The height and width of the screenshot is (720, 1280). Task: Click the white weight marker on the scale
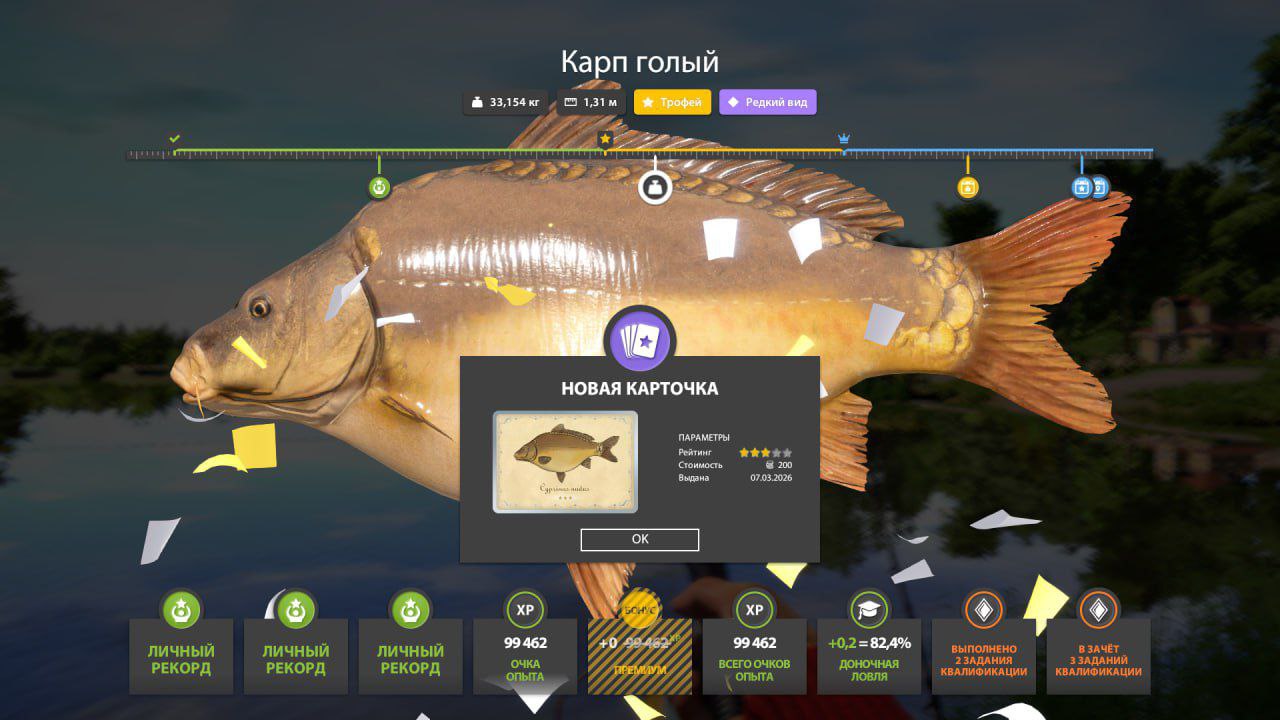tap(655, 187)
